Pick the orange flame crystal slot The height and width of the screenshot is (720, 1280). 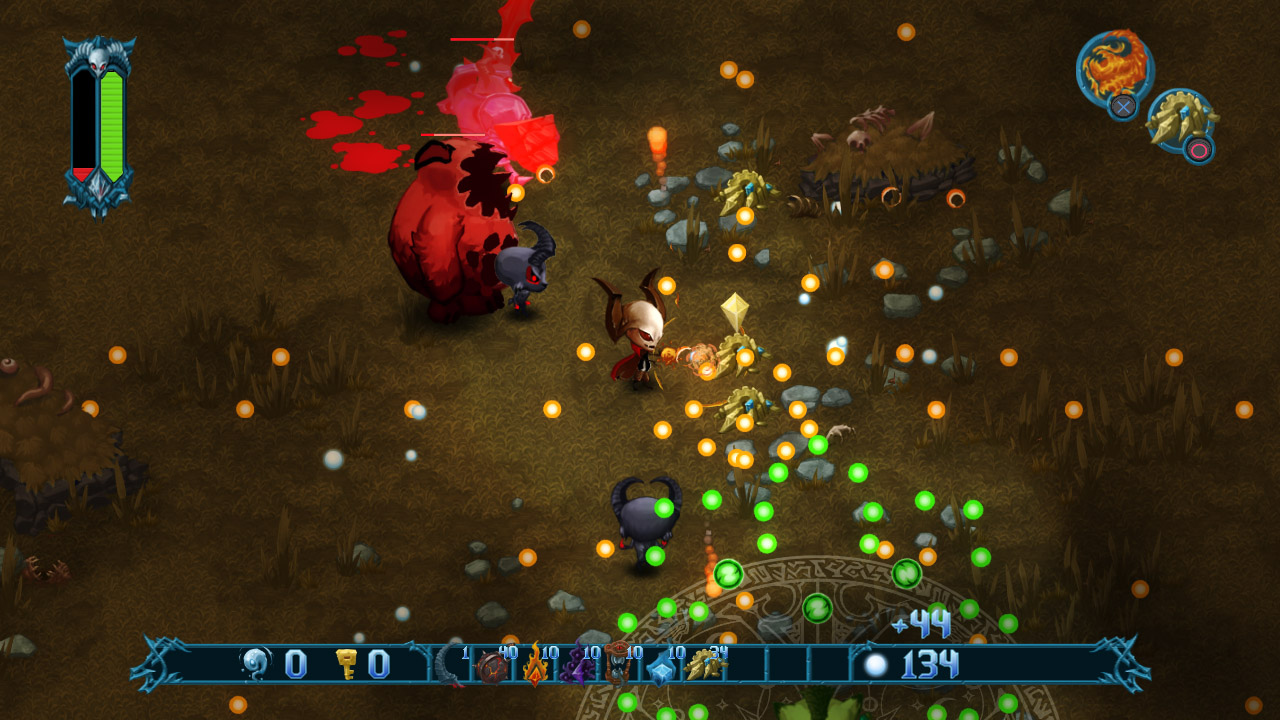534,666
